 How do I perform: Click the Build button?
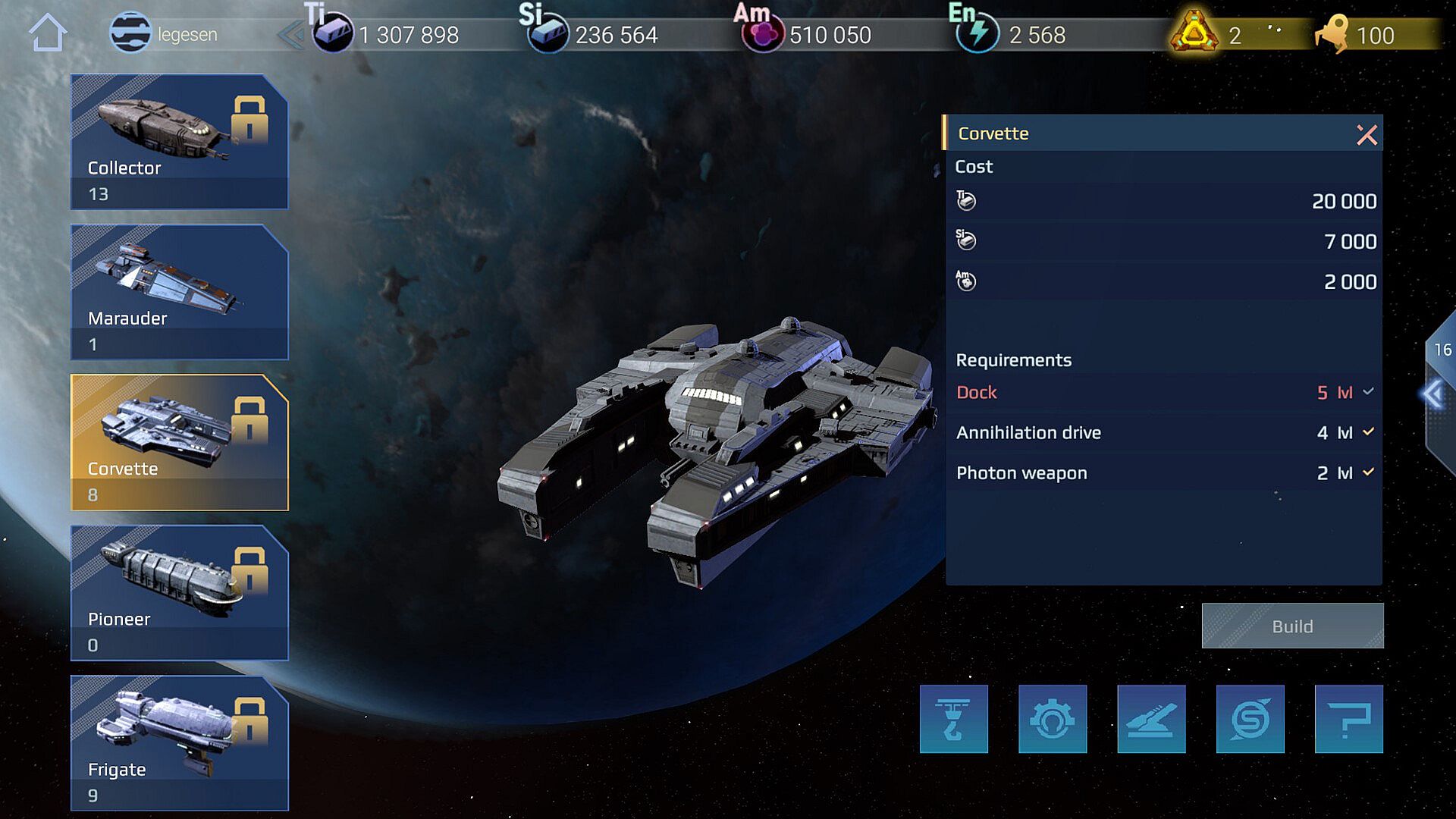(1292, 626)
